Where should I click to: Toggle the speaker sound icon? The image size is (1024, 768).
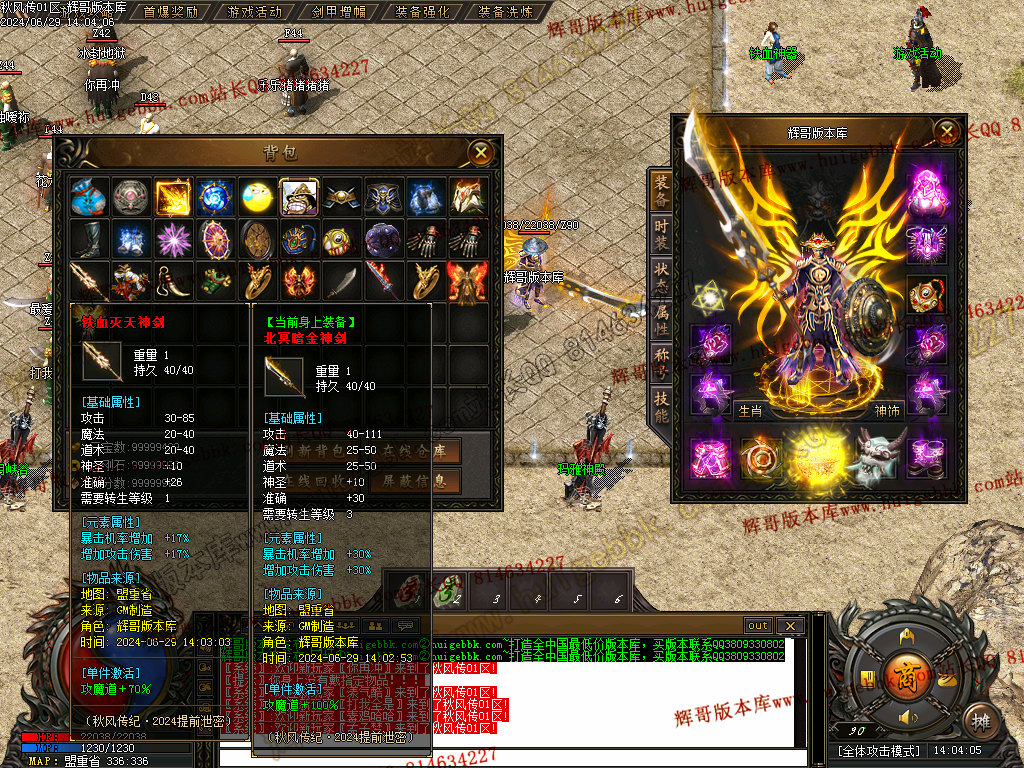(907, 718)
